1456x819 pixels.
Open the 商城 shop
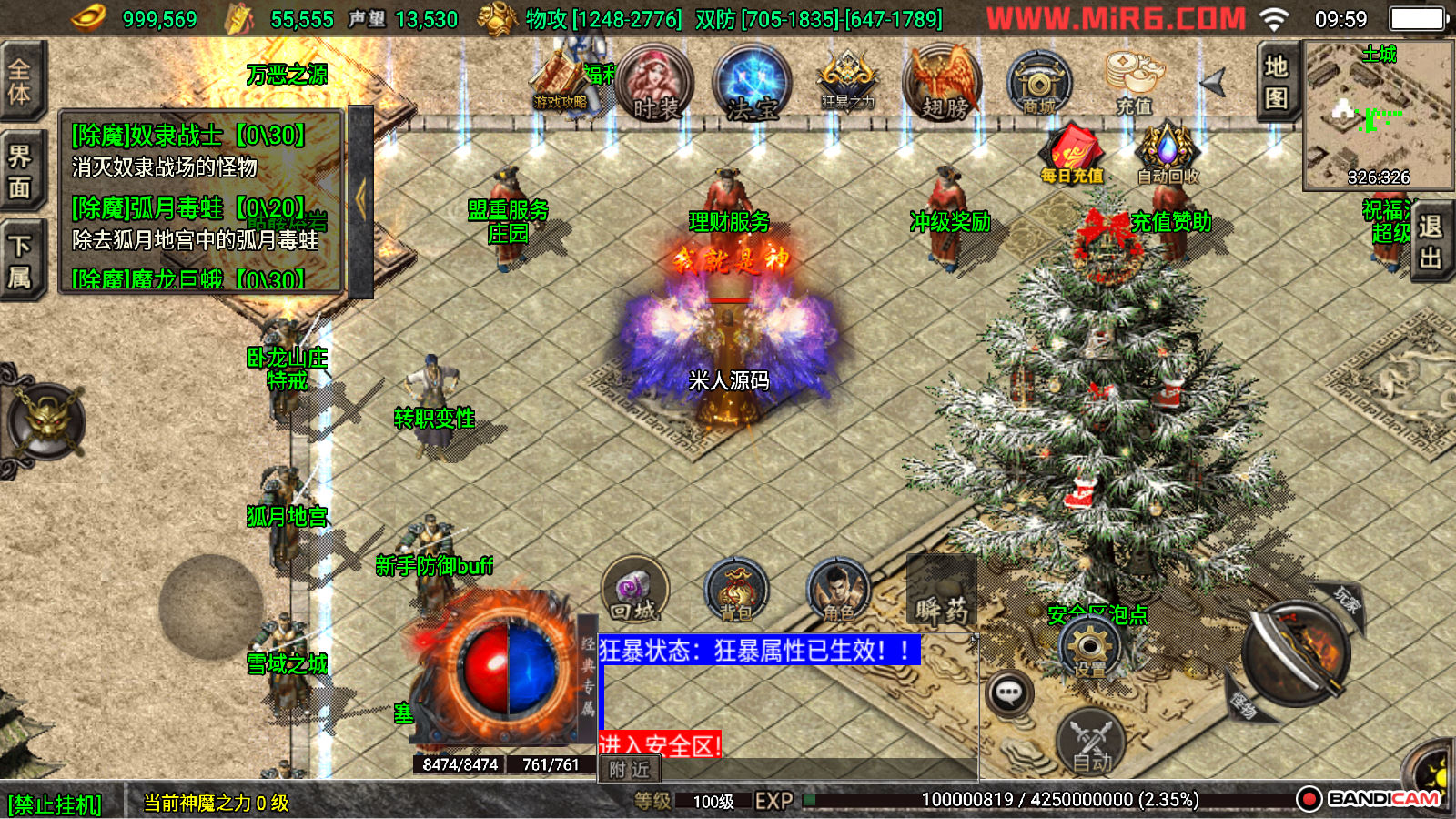pos(1038,84)
